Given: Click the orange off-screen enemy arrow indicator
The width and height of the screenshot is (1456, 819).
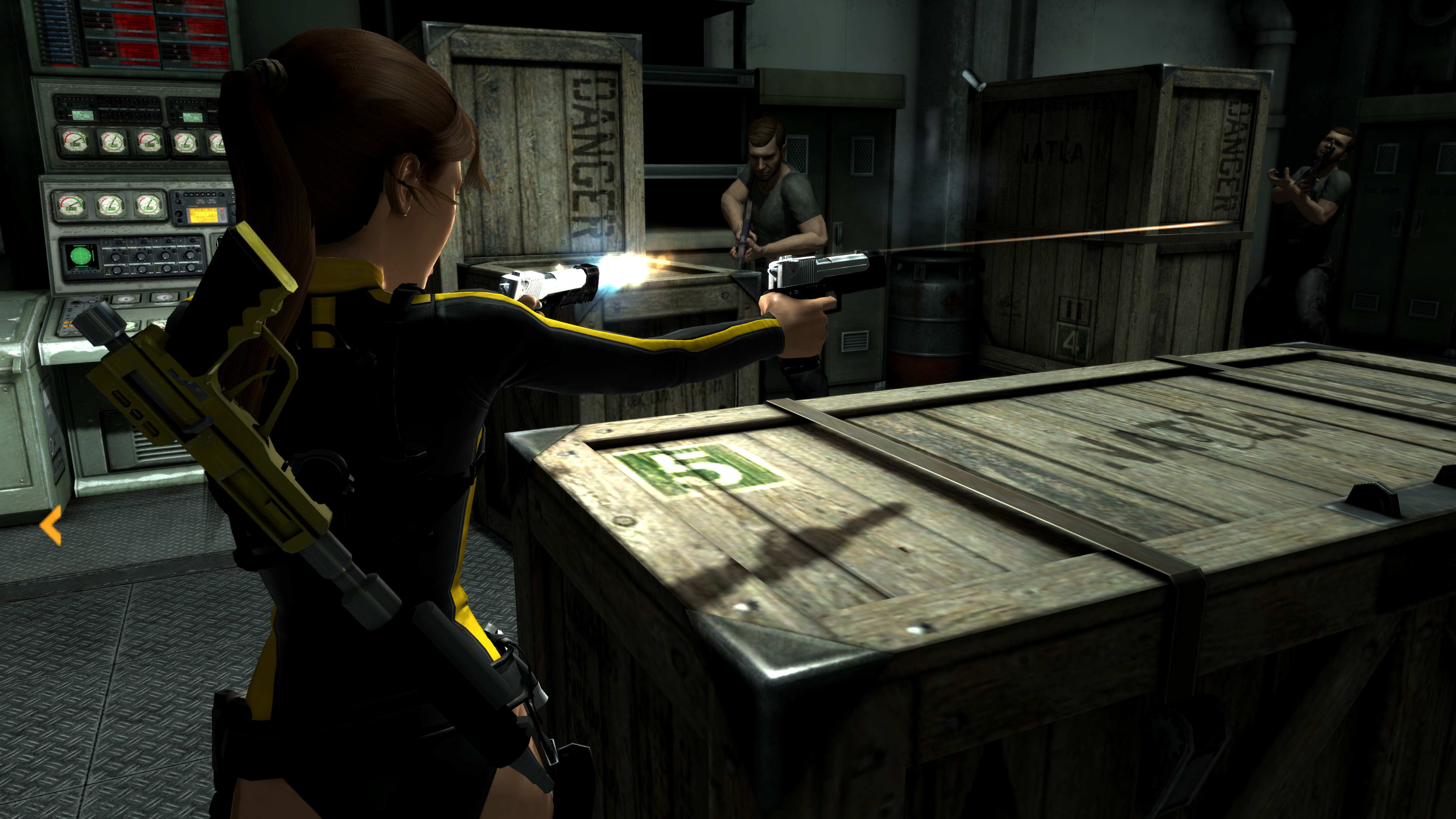Looking at the screenshot, I should coord(51,526).
